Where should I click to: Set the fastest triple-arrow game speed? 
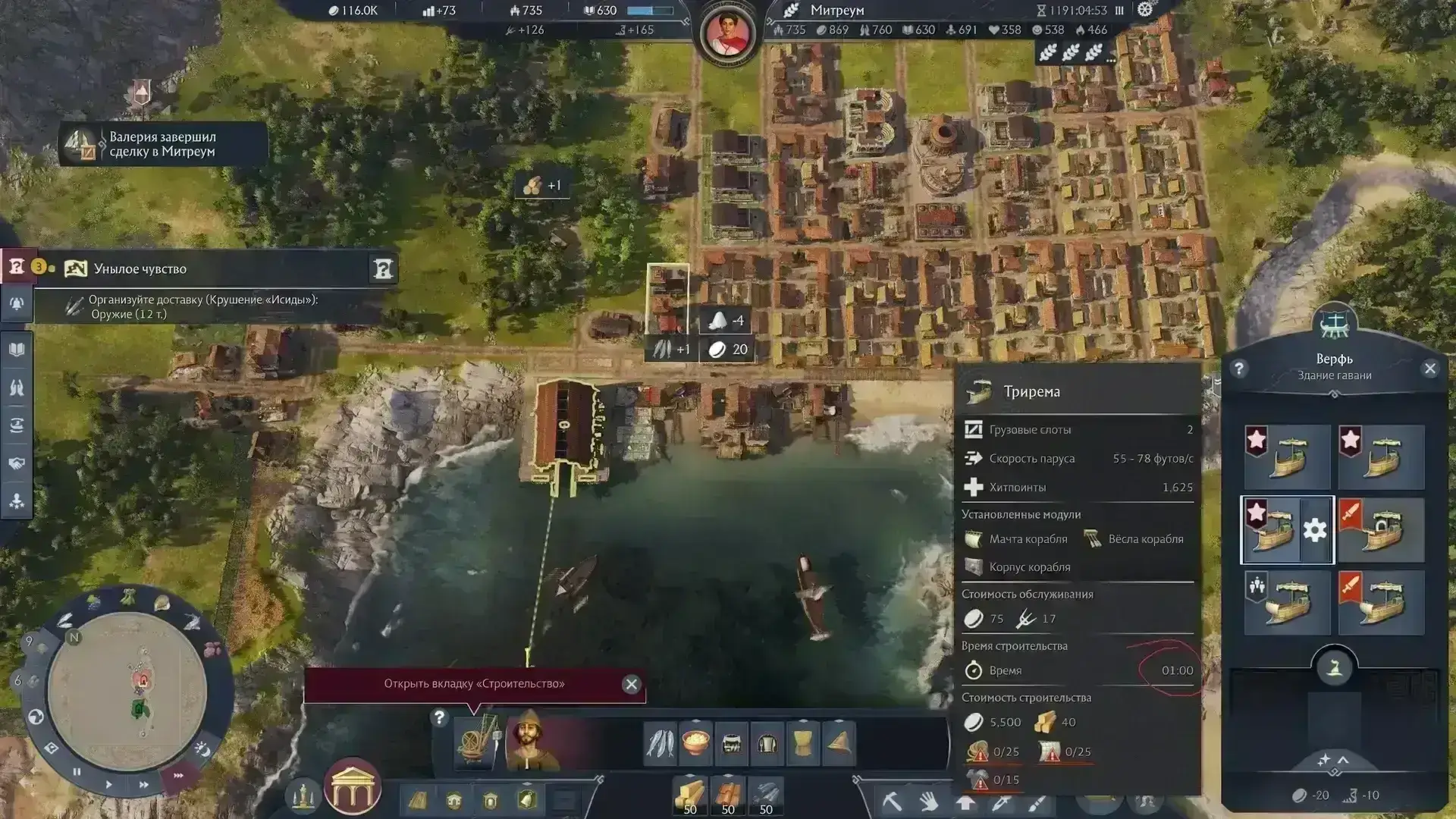coord(178,775)
